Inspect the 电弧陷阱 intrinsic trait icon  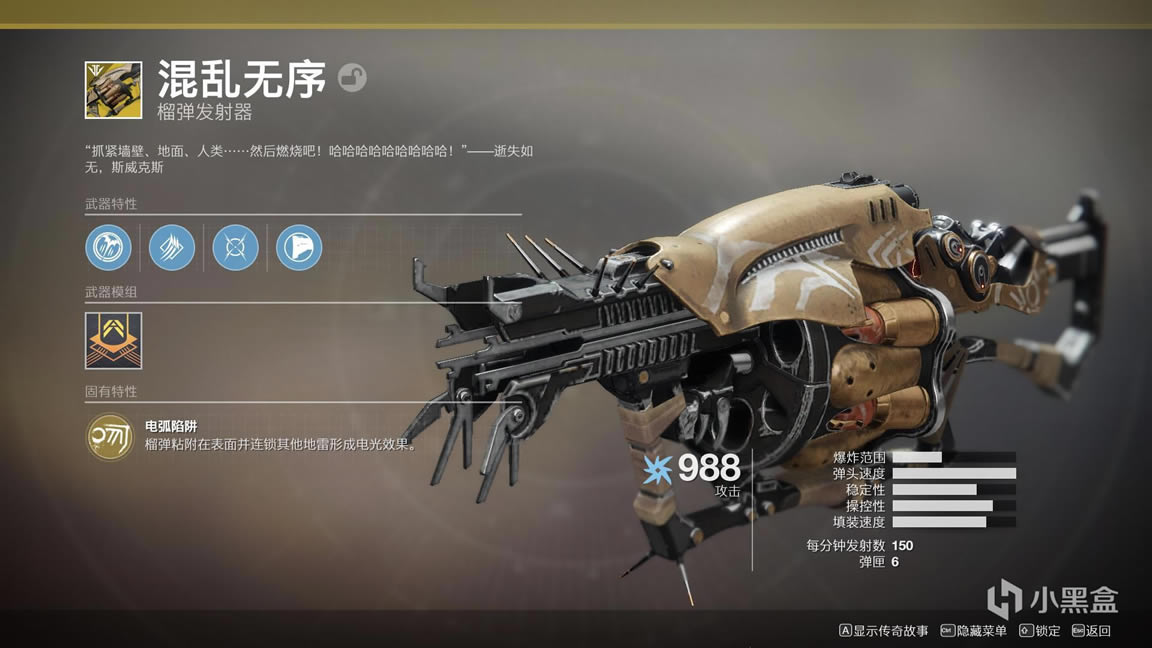pyautogui.click(x=110, y=437)
